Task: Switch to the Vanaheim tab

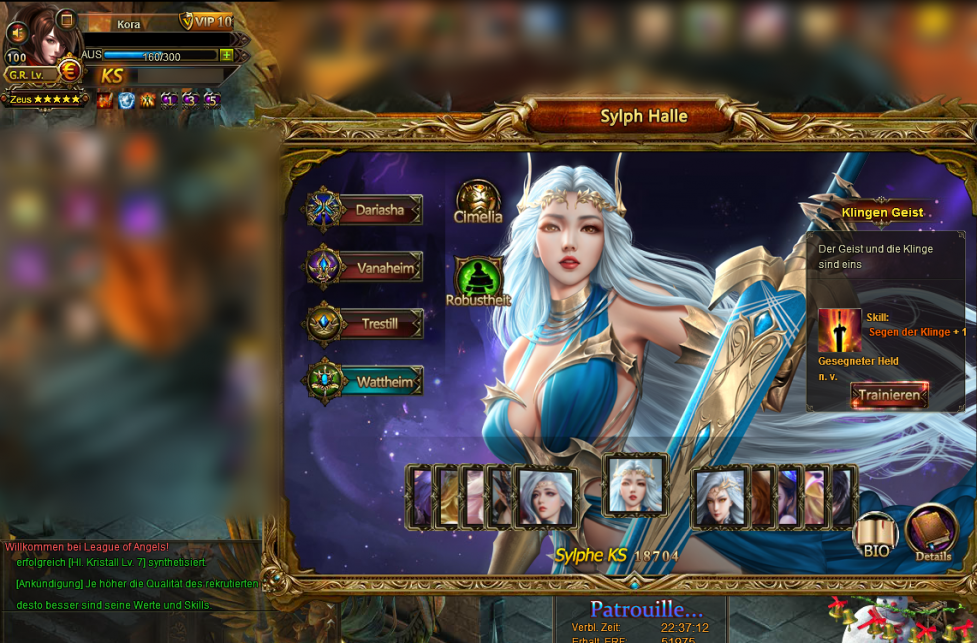Action: click(x=365, y=267)
